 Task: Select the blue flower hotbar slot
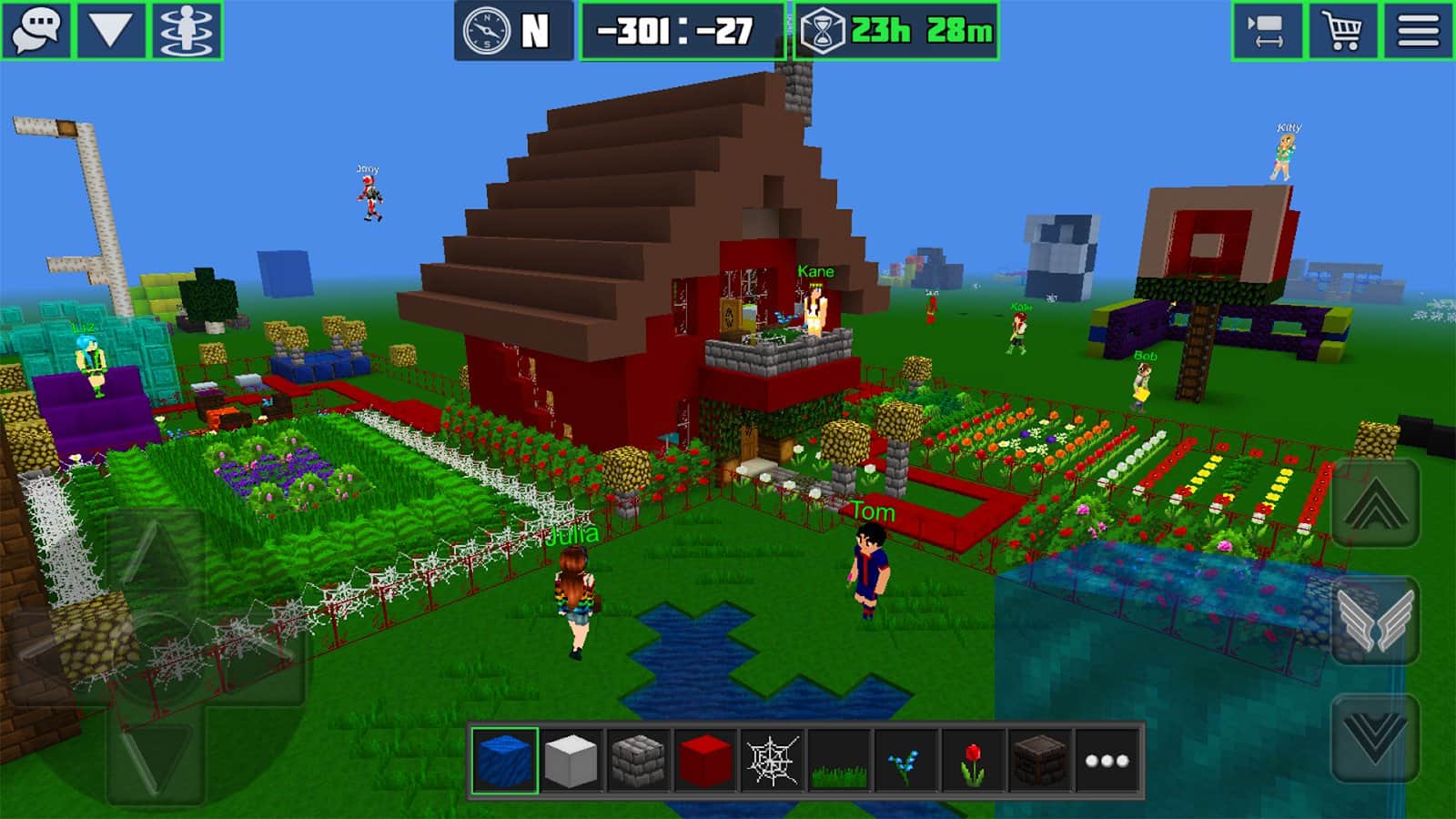(905, 761)
